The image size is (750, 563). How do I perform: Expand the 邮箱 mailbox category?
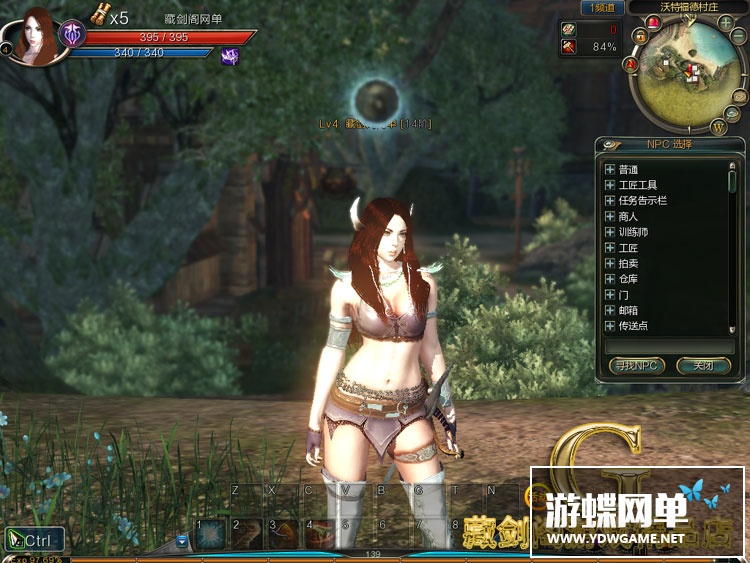[610, 310]
